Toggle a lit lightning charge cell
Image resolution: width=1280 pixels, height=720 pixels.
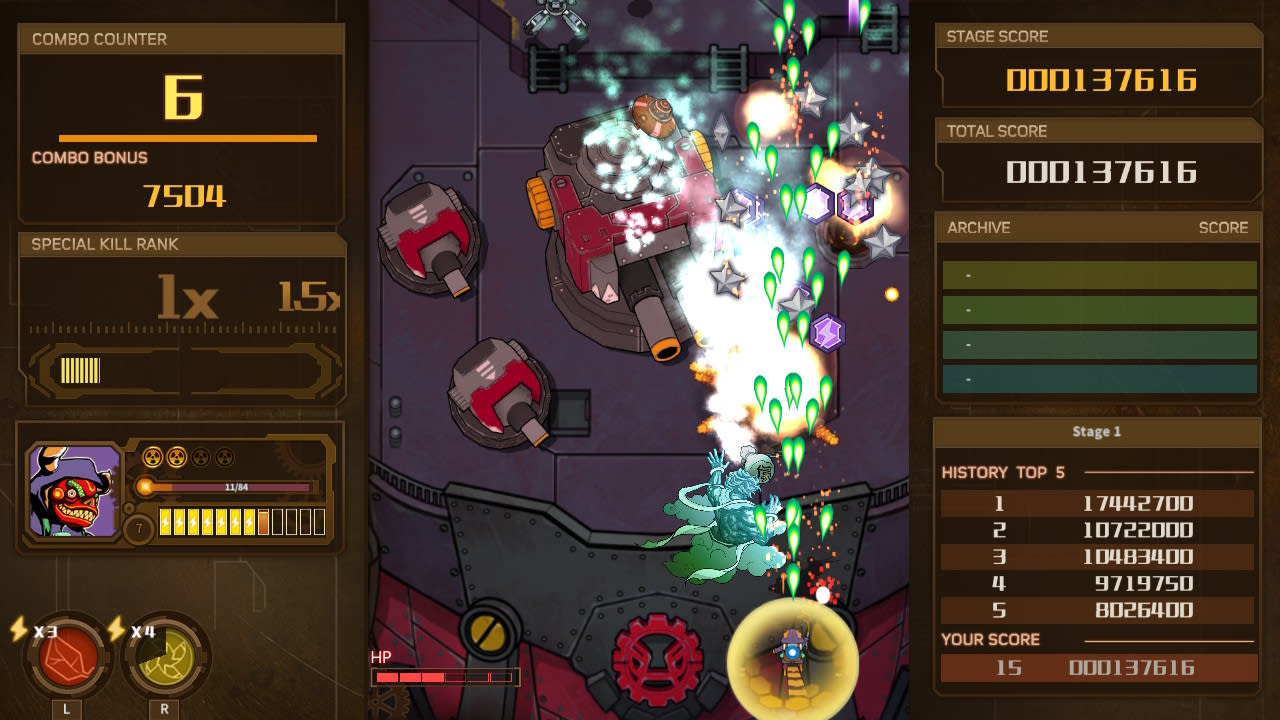pos(166,522)
